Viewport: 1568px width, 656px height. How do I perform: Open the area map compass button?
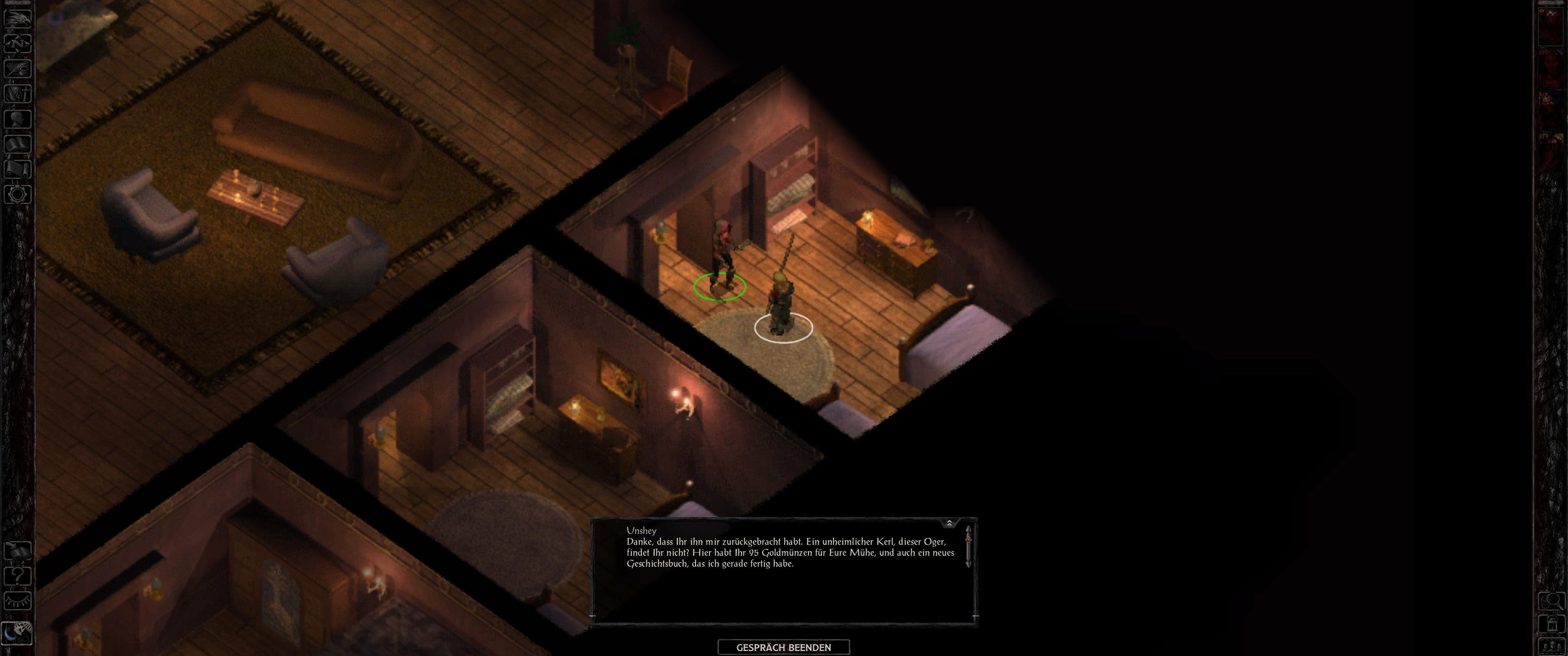[18, 43]
